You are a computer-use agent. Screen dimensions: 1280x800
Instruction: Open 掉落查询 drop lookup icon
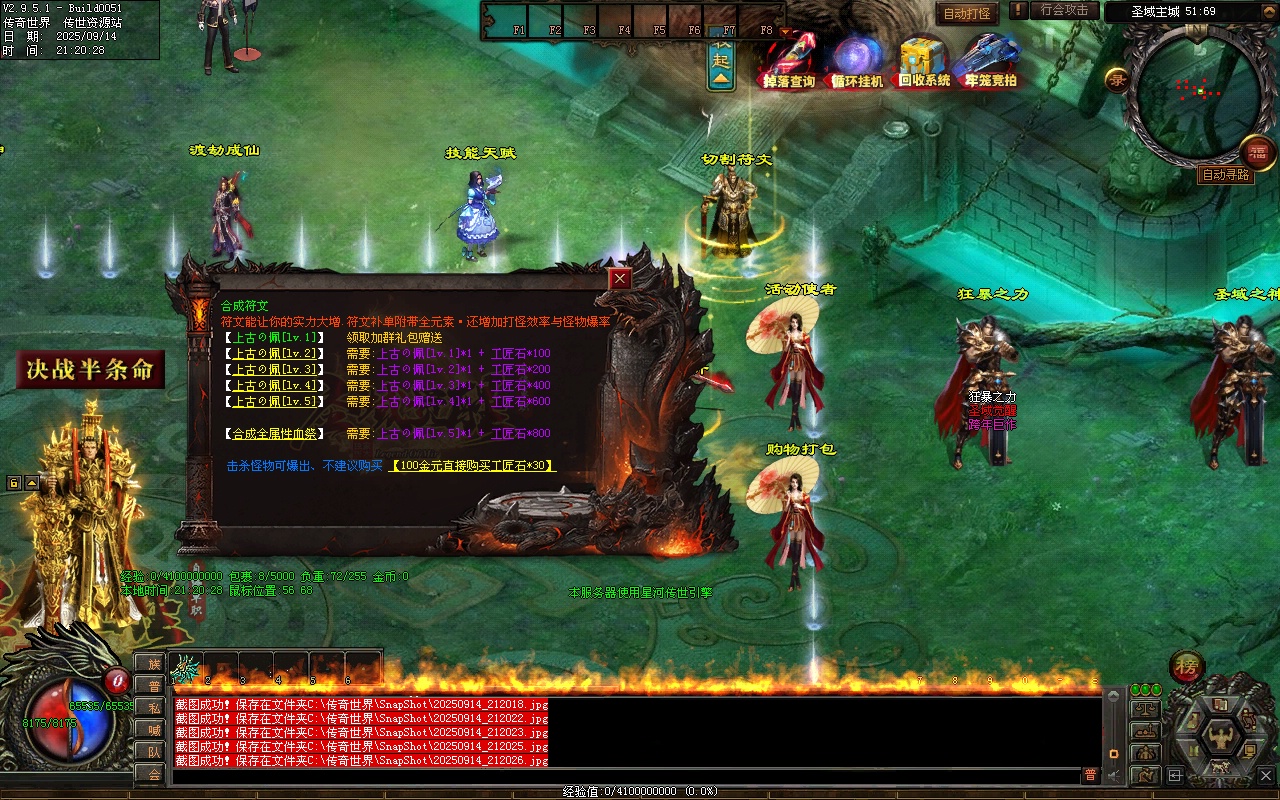tap(790, 61)
